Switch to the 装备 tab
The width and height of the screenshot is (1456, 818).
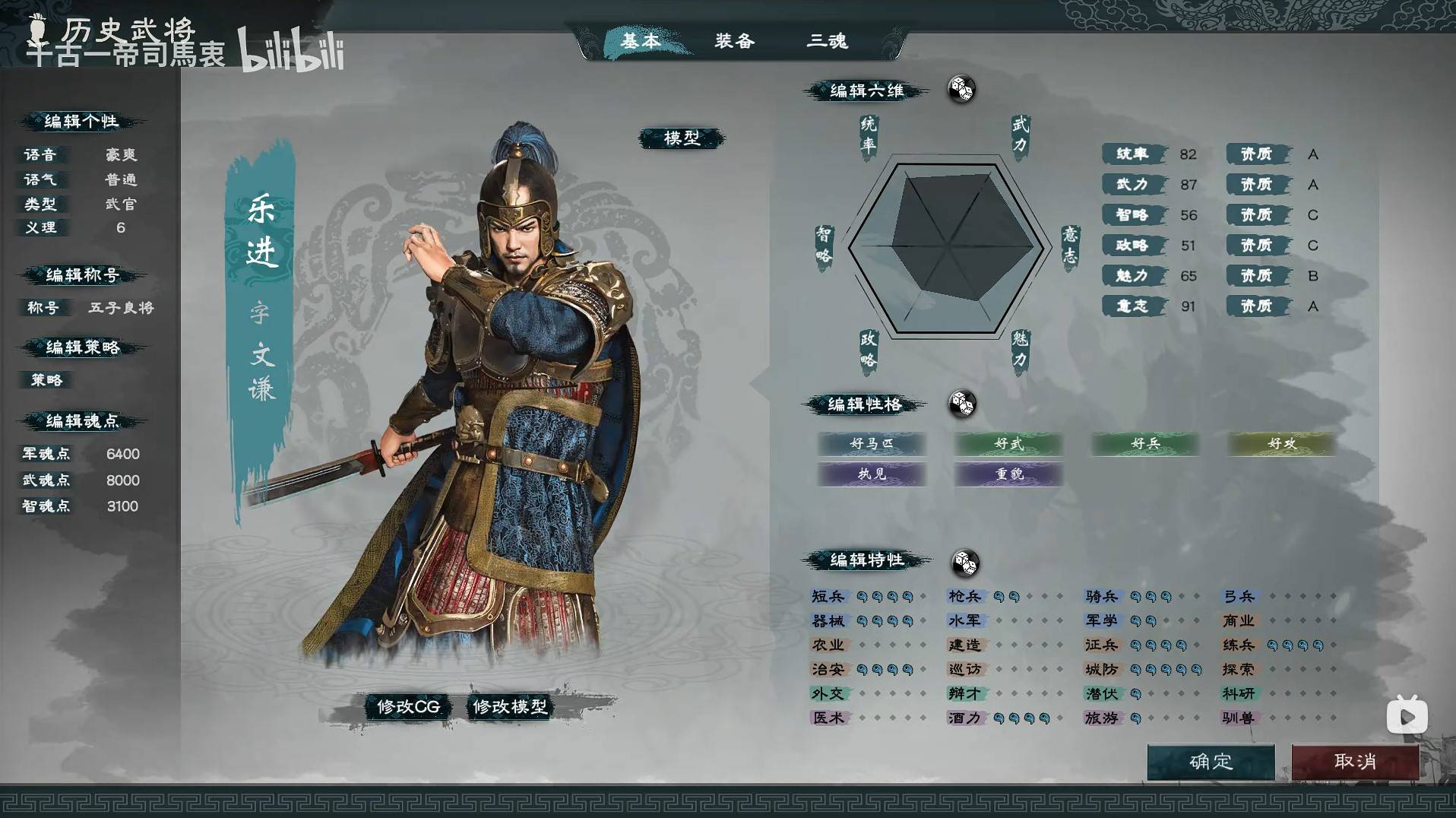pos(734,42)
